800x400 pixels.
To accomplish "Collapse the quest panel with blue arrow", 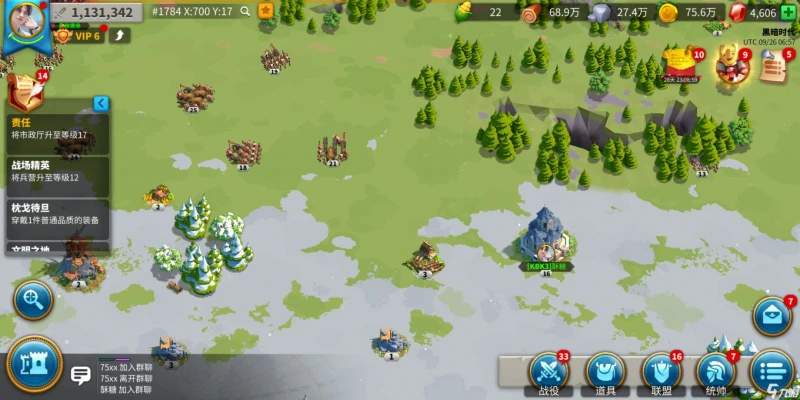I will coord(100,103).
